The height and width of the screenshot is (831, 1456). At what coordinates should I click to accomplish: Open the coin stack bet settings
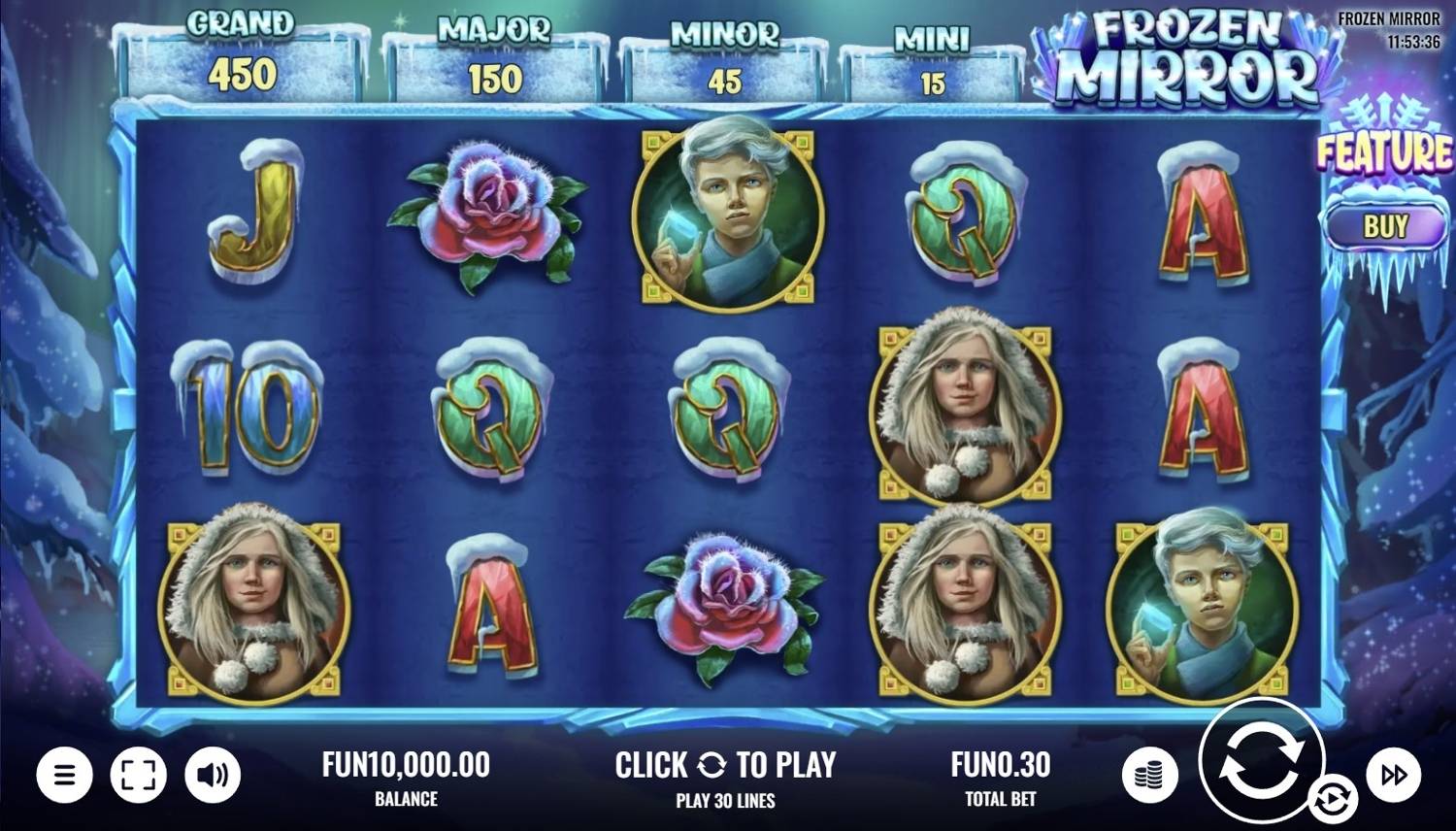coord(1150,775)
